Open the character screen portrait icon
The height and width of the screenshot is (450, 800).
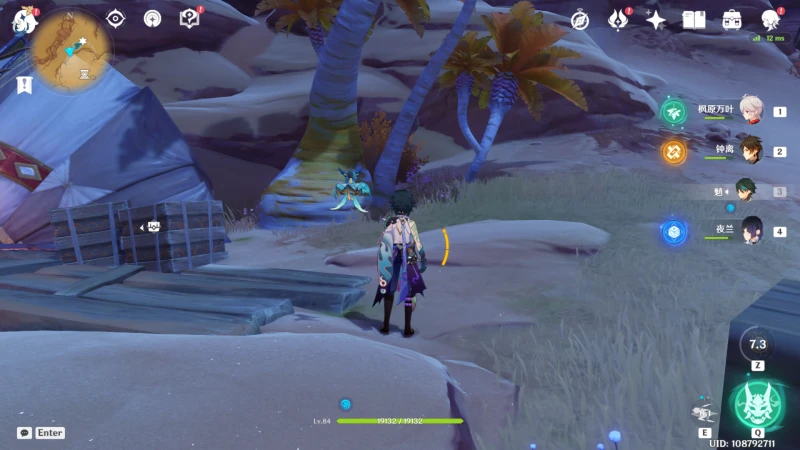[x=770, y=19]
